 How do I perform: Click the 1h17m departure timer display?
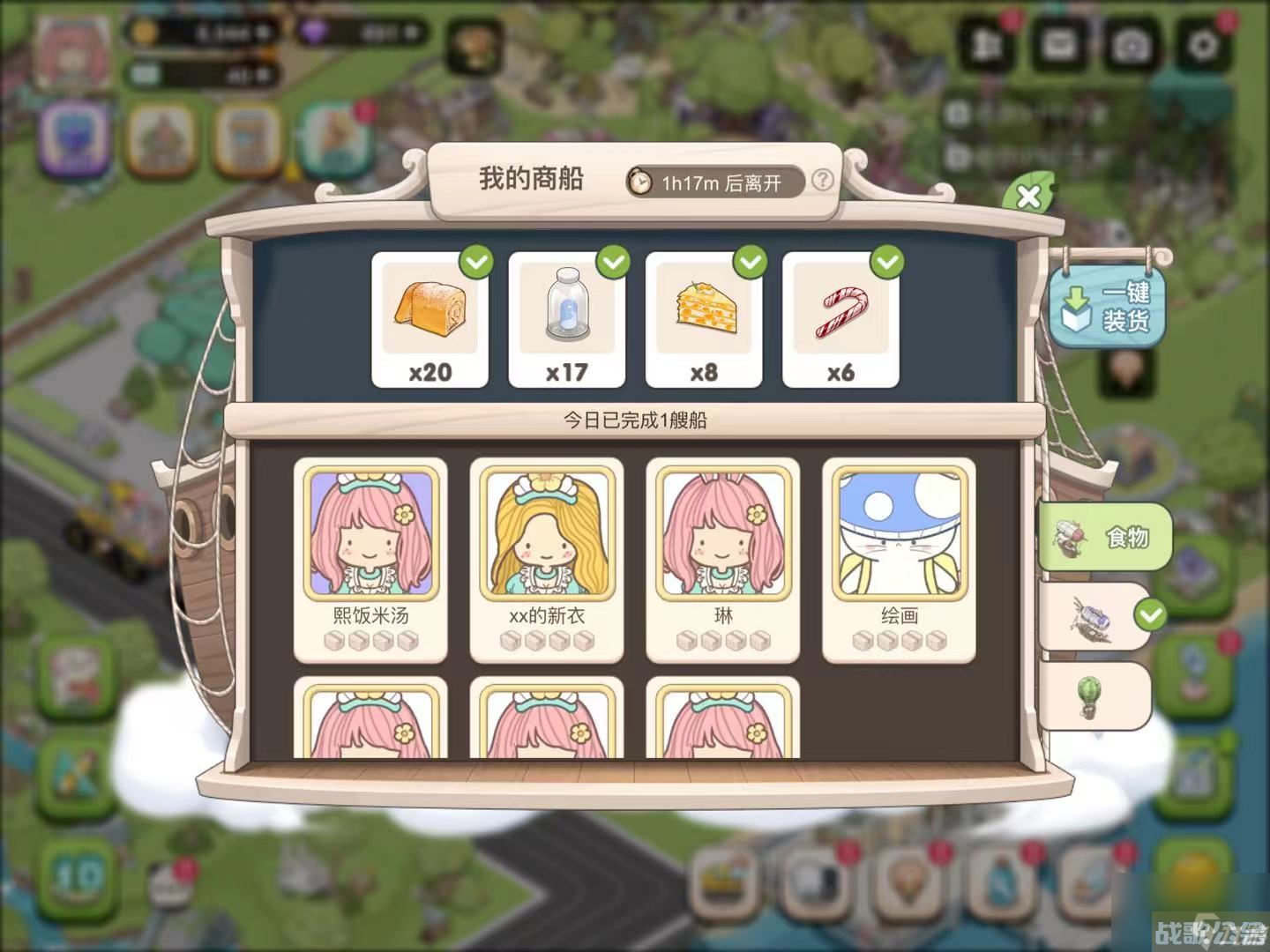(716, 184)
